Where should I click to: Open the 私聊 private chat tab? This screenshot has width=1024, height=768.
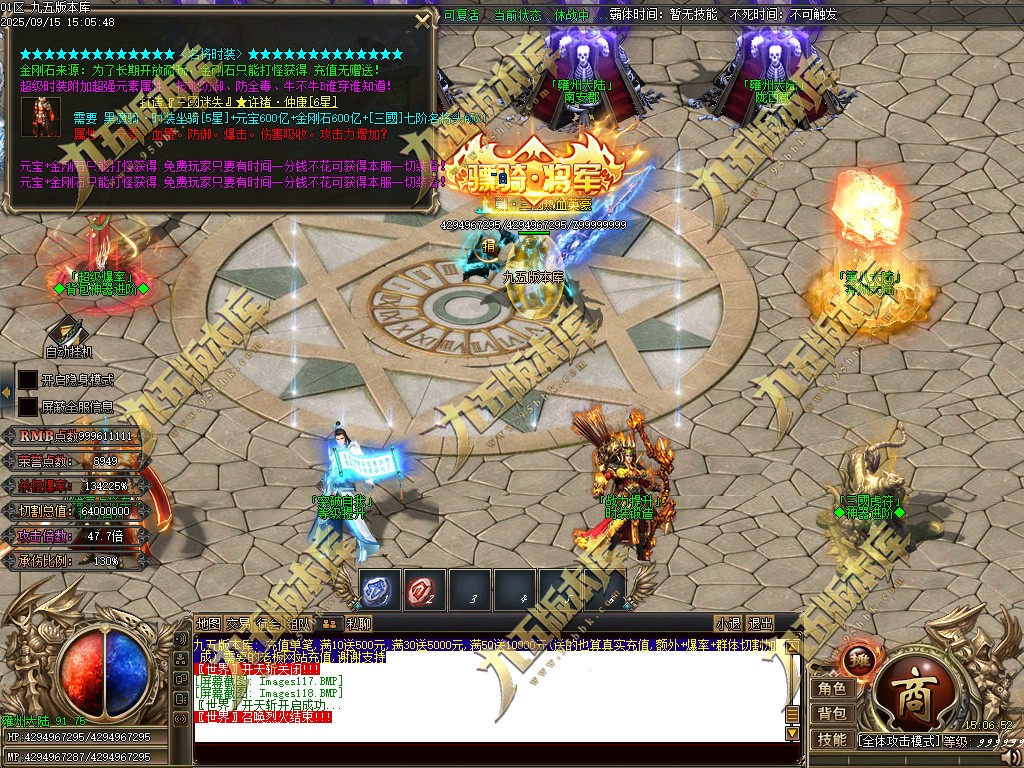pos(359,623)
